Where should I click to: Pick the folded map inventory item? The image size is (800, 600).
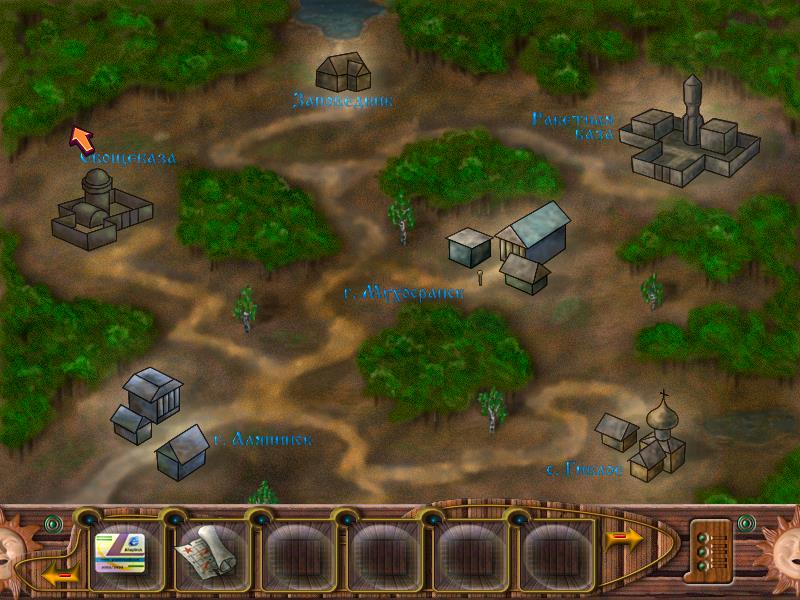(204, 548)
